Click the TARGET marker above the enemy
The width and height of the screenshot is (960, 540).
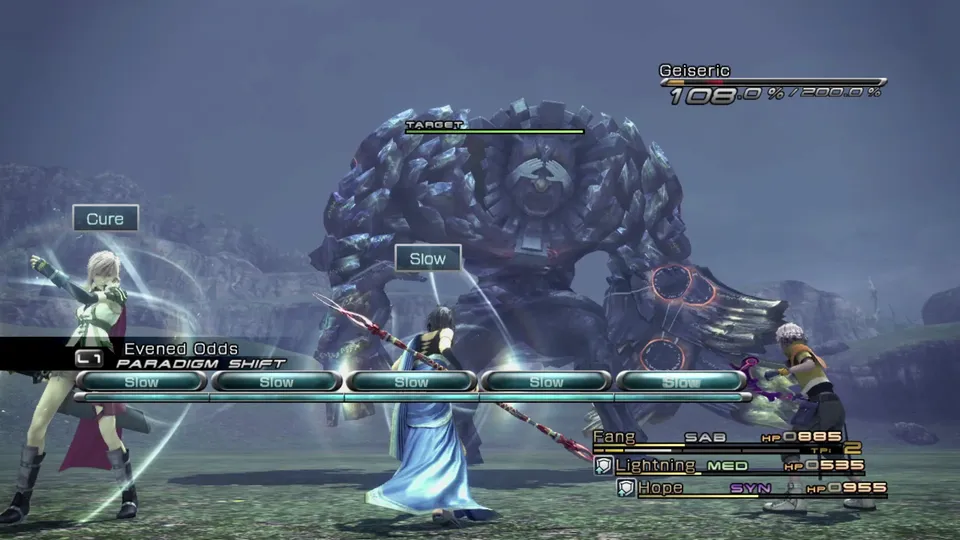click(435, 125)
